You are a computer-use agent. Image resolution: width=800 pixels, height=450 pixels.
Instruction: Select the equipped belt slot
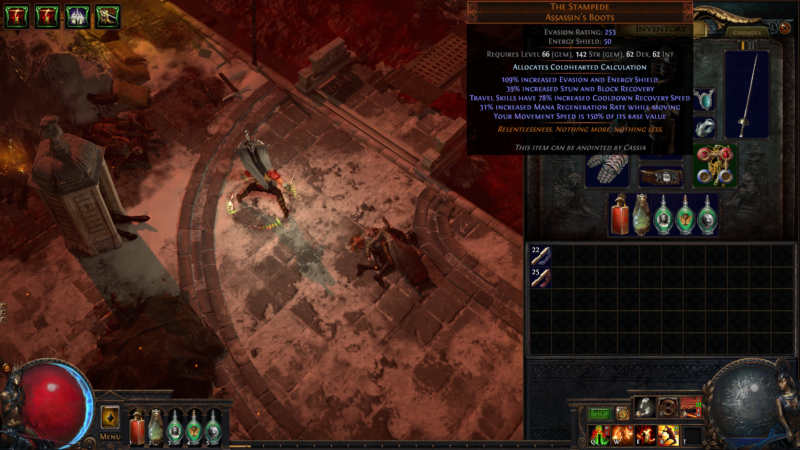point(660,176)
